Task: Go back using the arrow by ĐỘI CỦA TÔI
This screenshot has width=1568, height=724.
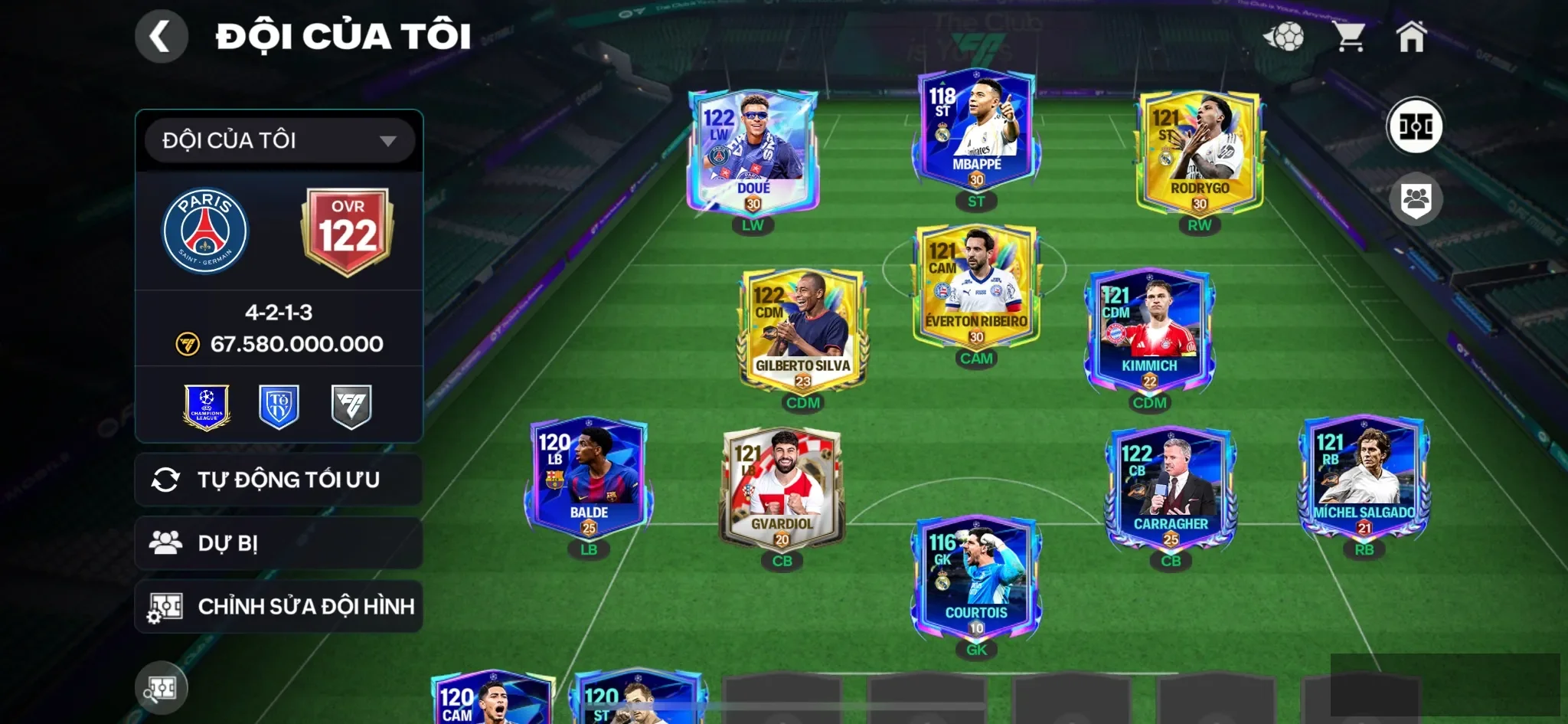Action: pos(161,35)
